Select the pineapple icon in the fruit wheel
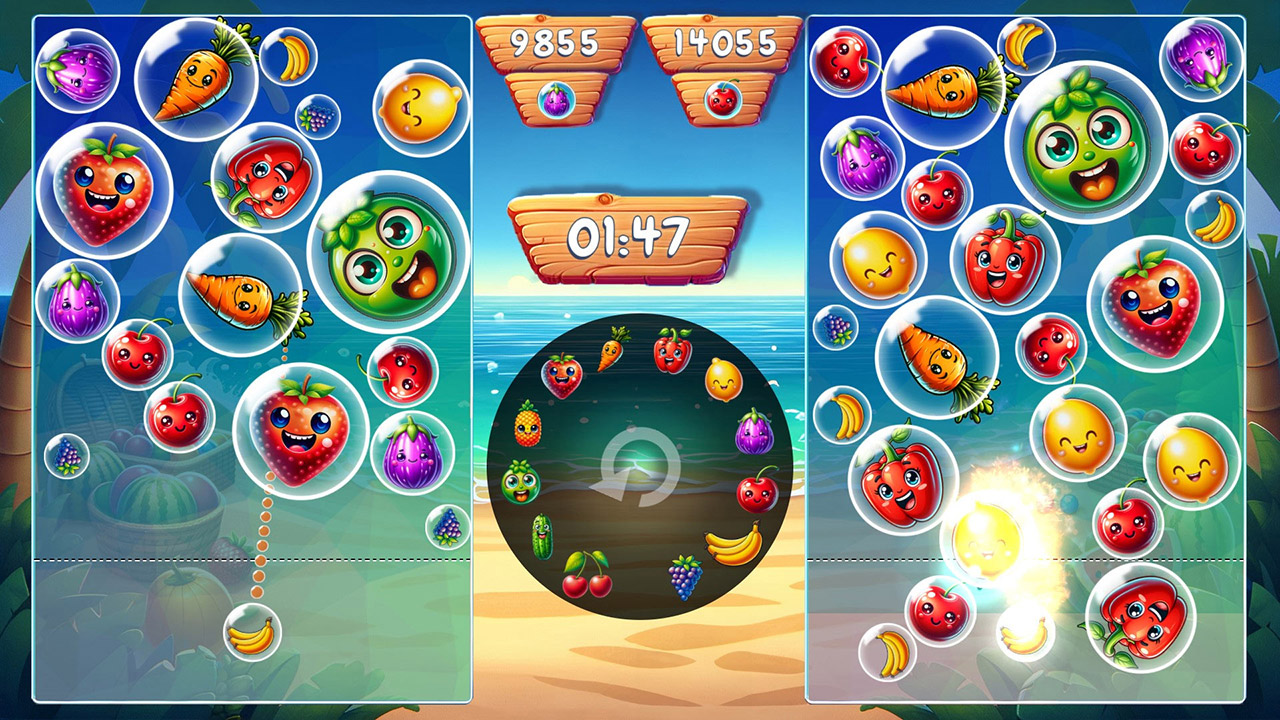This screenshot has width=1280, height=720. point(526,426)
